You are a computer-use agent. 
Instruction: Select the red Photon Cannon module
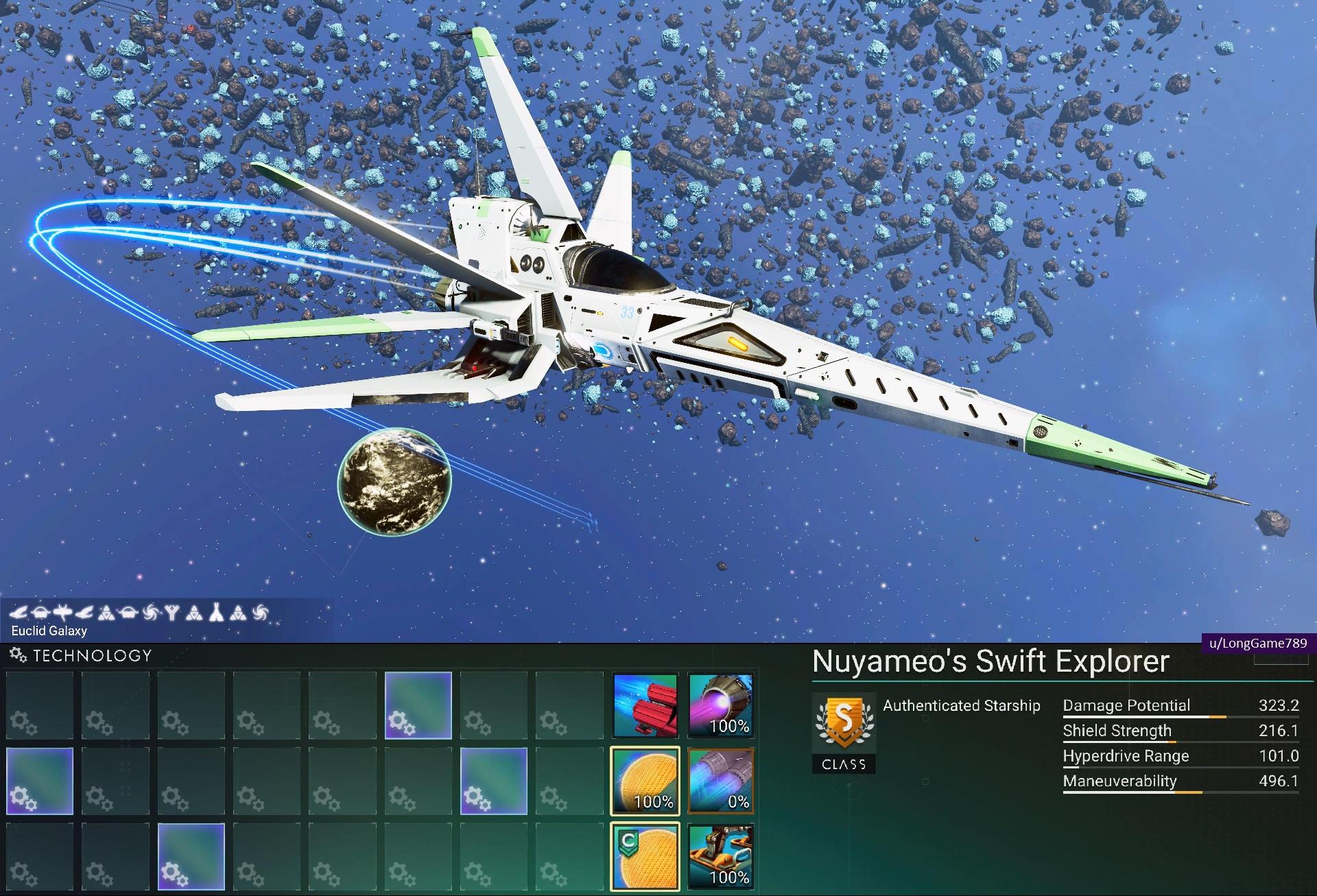645,705
